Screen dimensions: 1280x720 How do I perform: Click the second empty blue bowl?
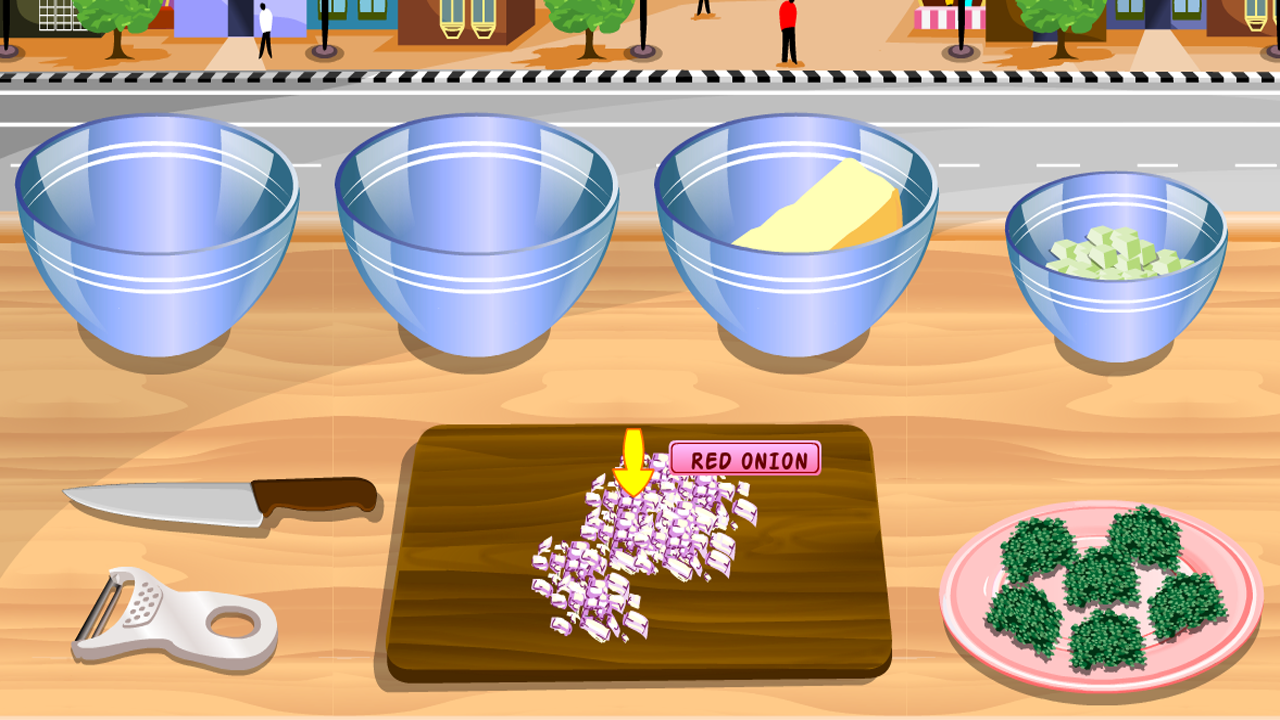coord(480,230)
